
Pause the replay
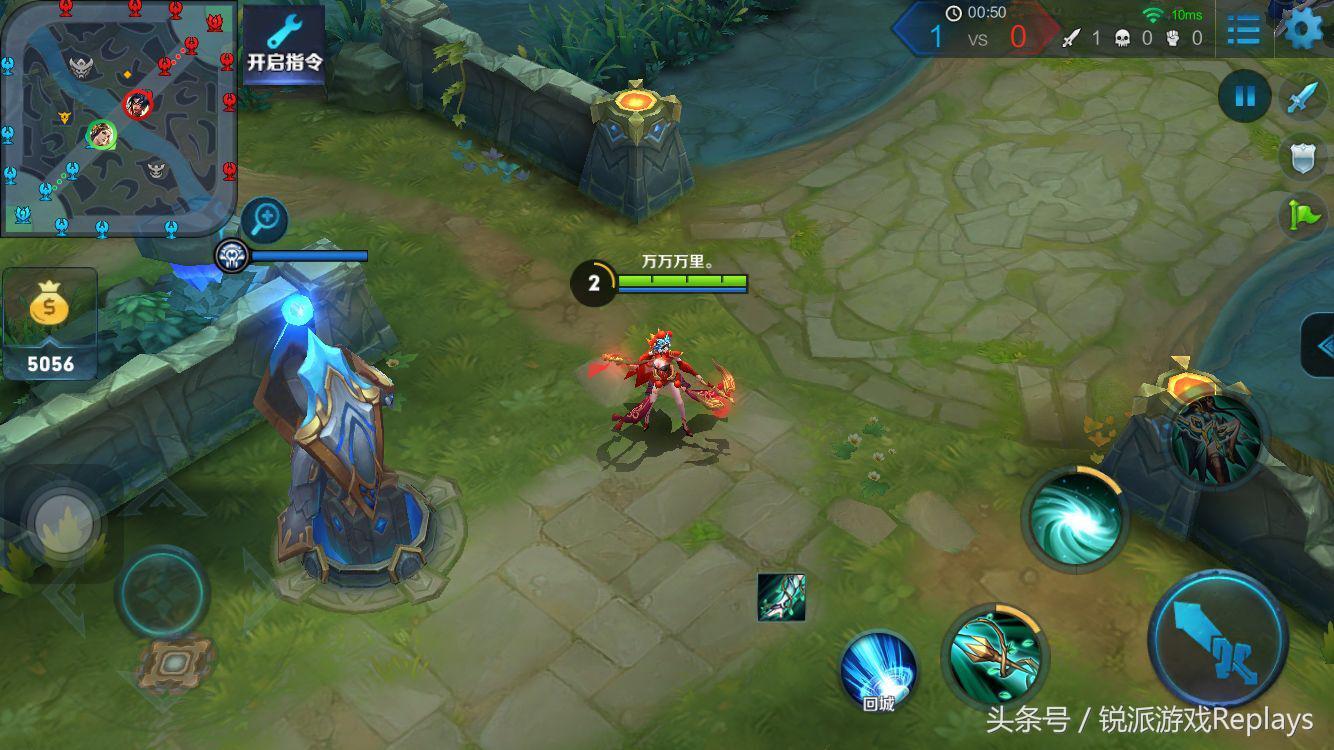coord(1245,97)
